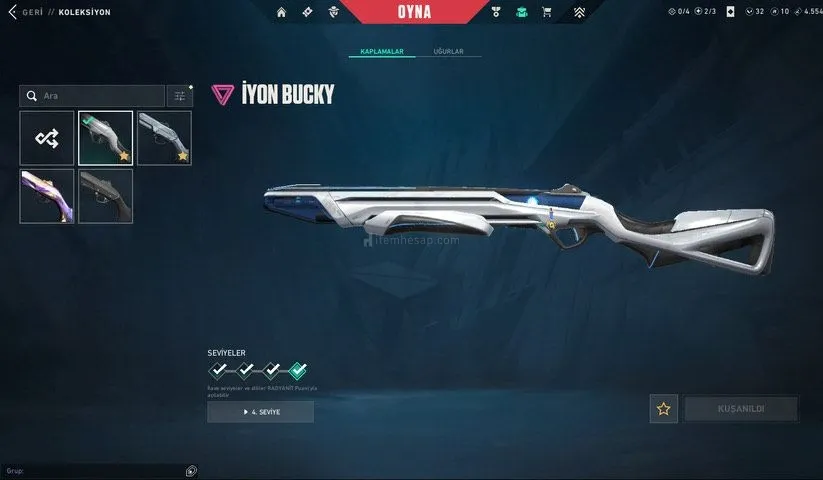
Task: Select the KAPLAMALAR tab
Action: 381,51
